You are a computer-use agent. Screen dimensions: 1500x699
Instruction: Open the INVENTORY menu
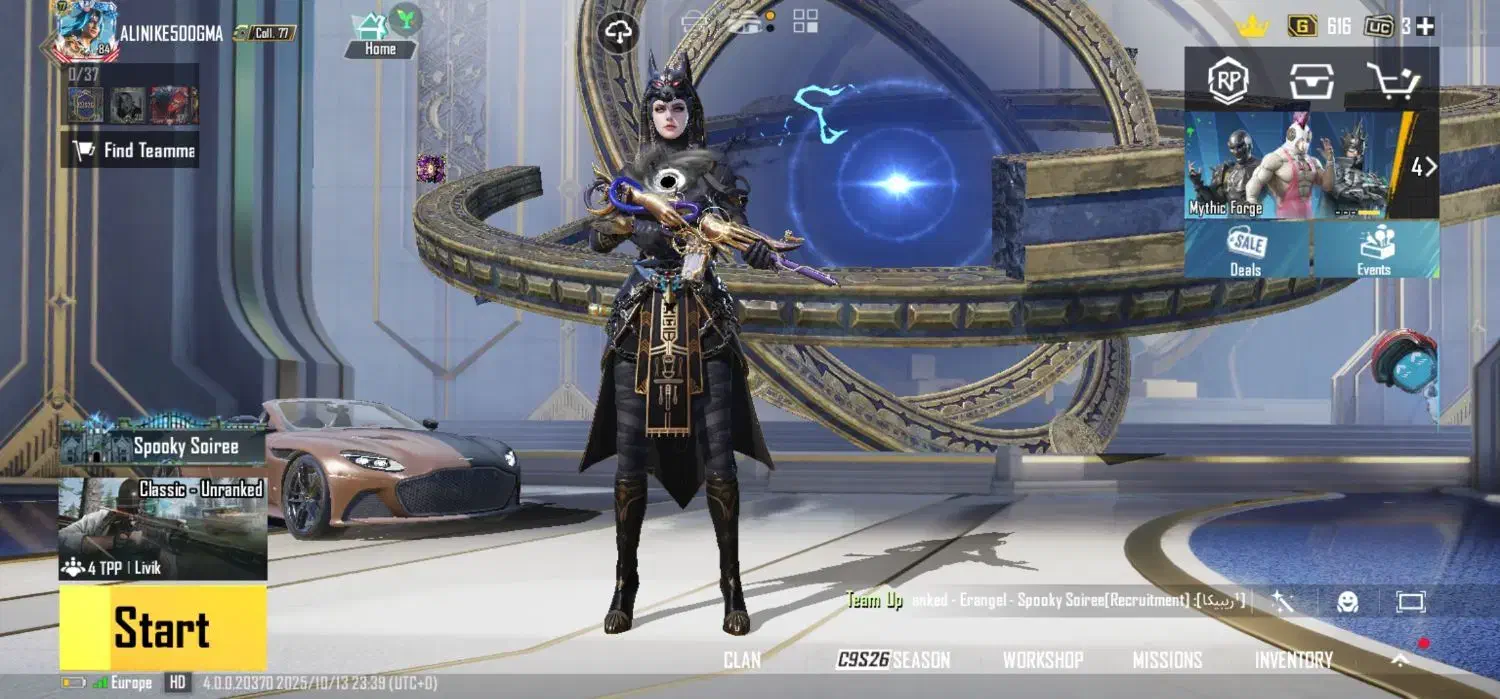point(1293,660)
